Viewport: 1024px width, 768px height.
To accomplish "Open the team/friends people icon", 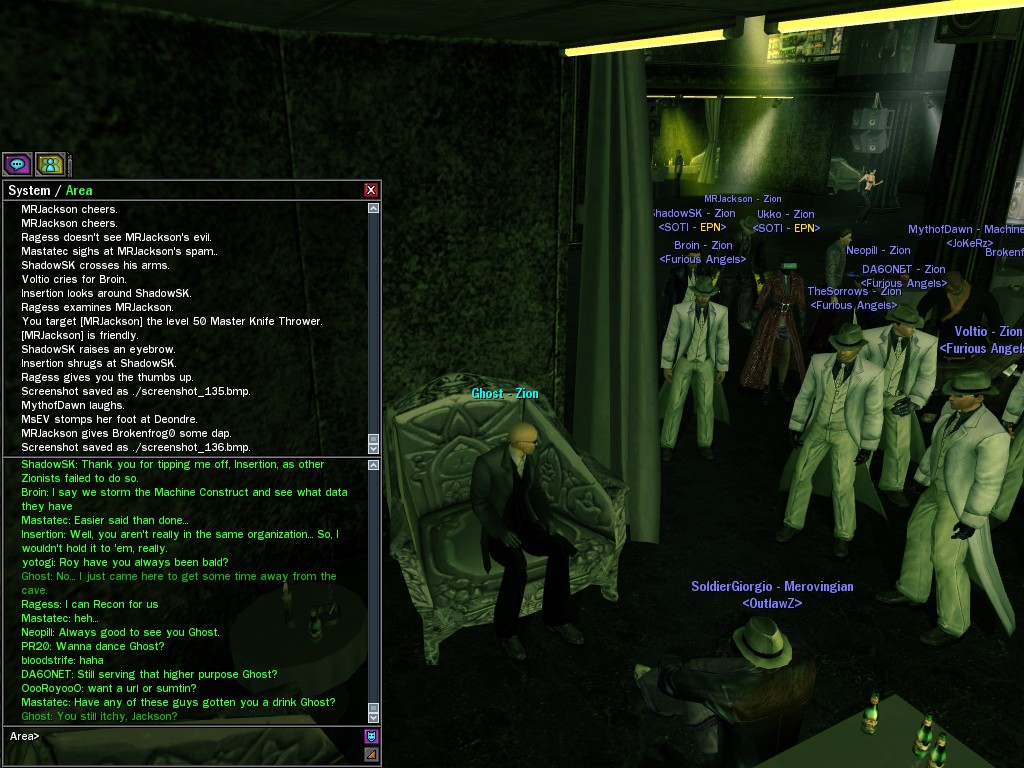I will 50,164.
